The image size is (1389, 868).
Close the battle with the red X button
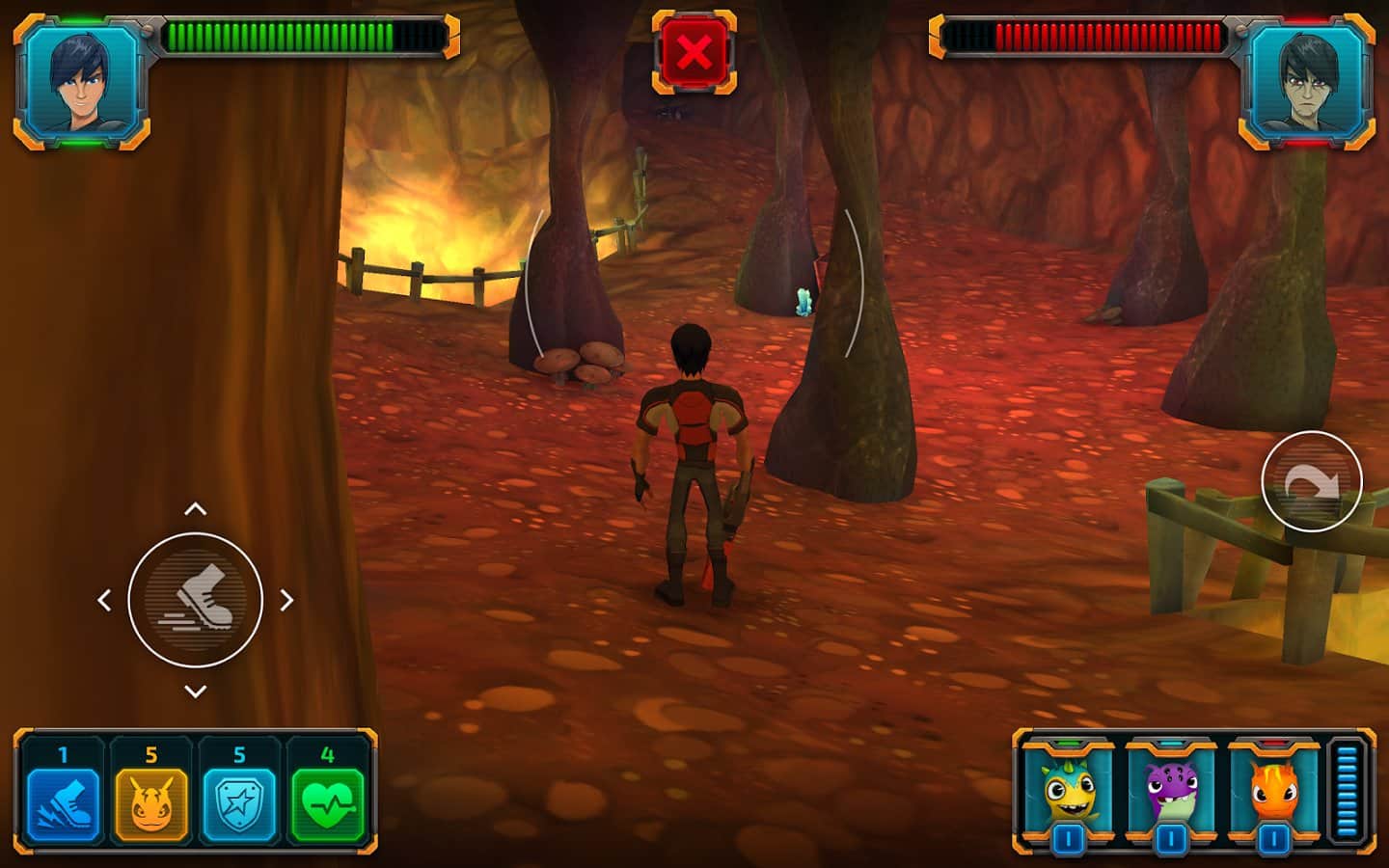(x=694, y=52)
